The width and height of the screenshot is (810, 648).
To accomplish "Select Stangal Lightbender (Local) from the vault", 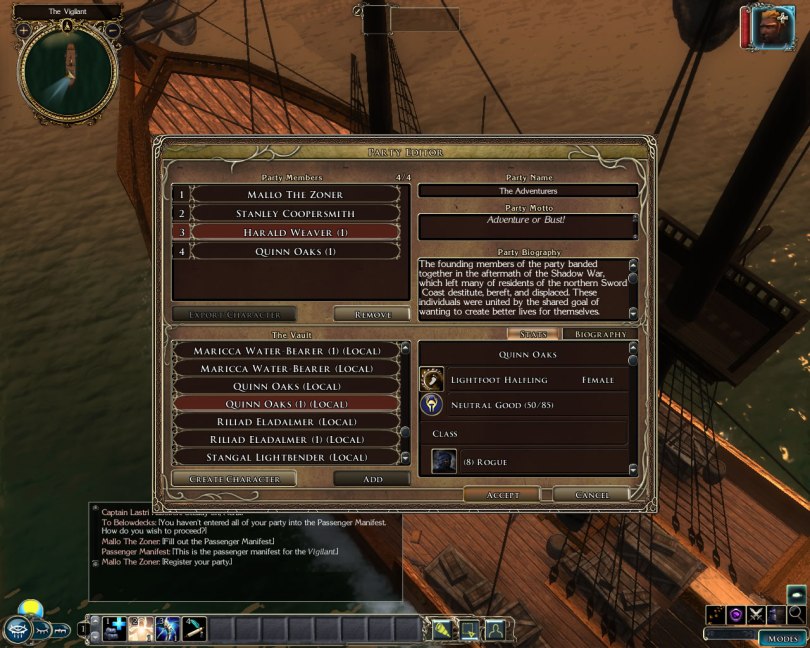I will 287,457.
